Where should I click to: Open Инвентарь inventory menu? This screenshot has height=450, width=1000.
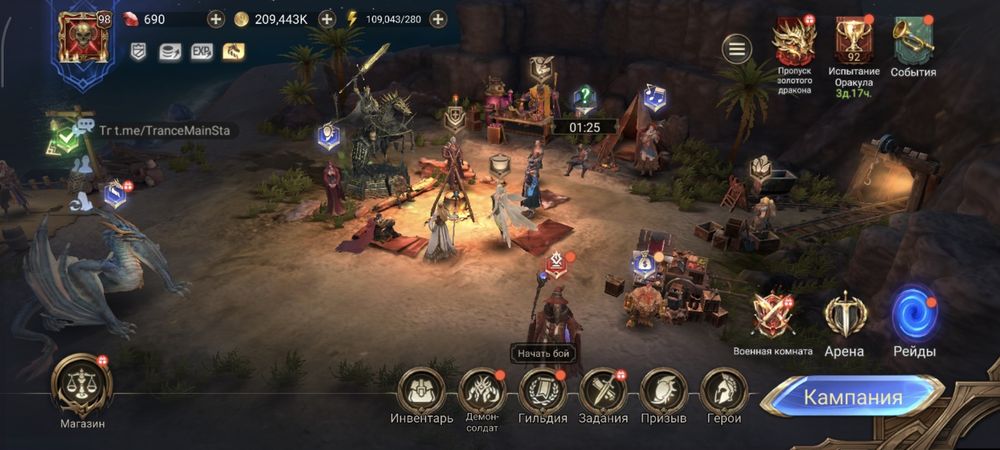pyautogui.click(x=423, y=388)
